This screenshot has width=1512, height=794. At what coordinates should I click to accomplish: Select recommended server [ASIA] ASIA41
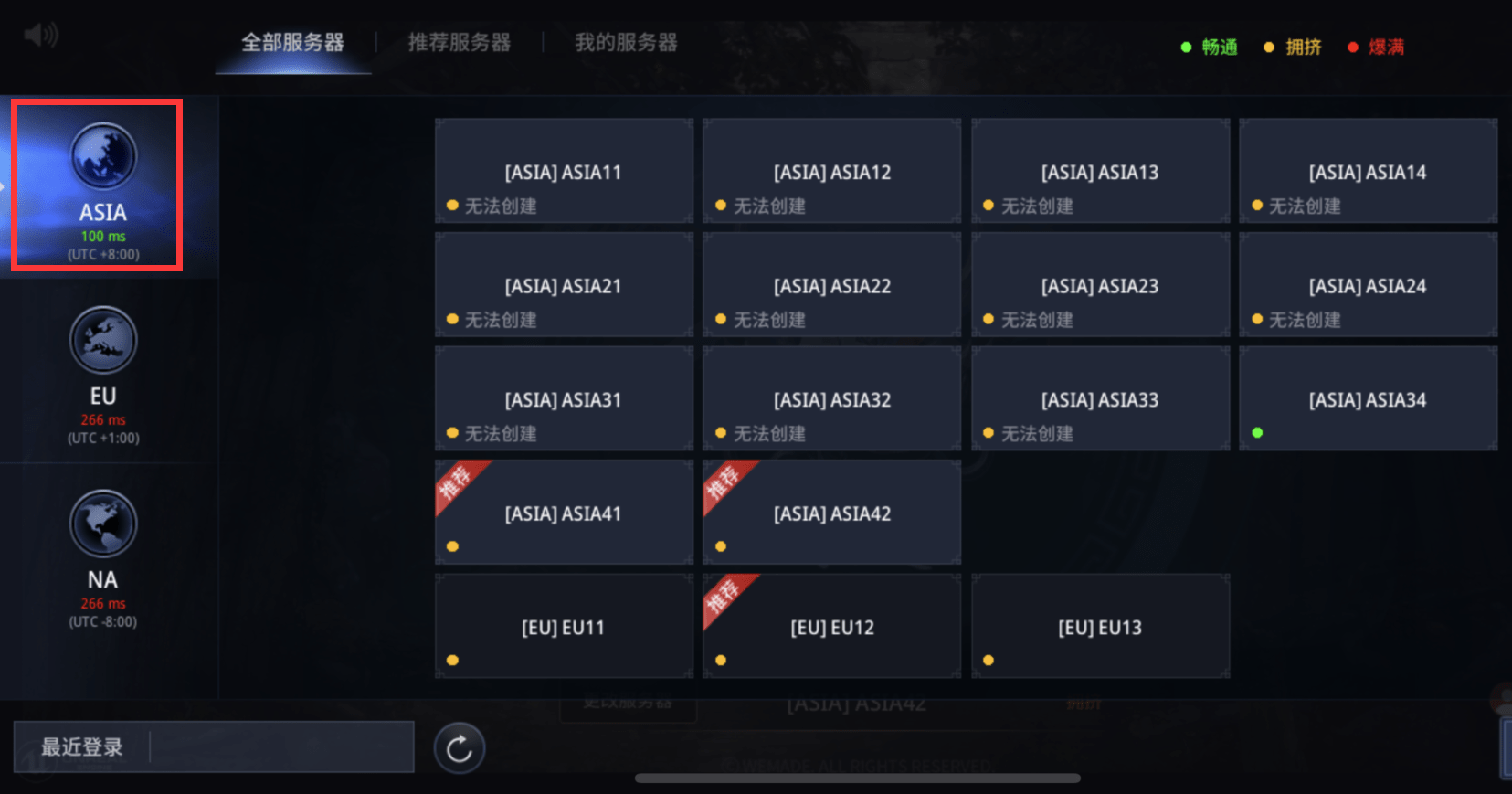564,513
